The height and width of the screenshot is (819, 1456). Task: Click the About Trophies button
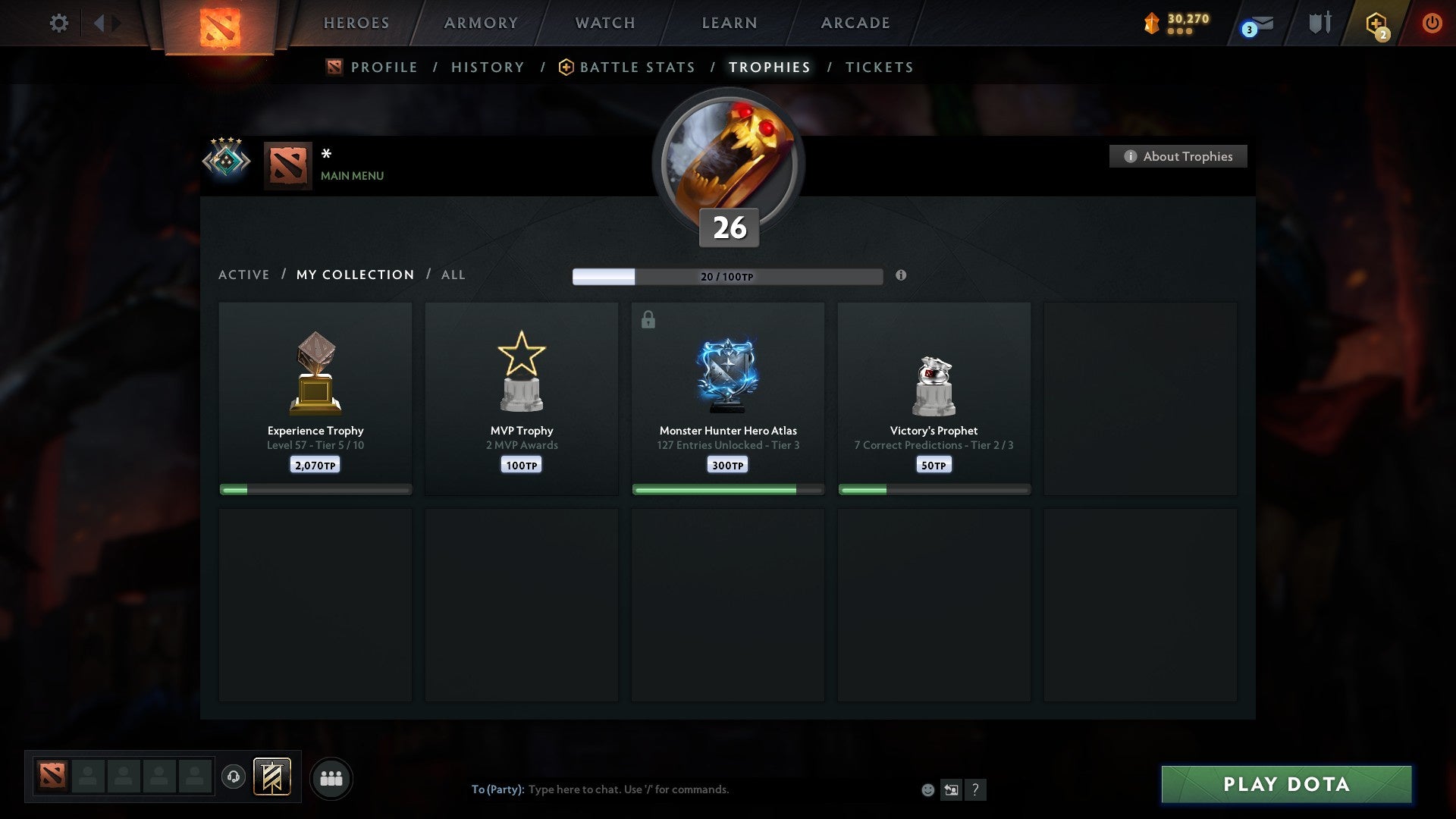1178,156
